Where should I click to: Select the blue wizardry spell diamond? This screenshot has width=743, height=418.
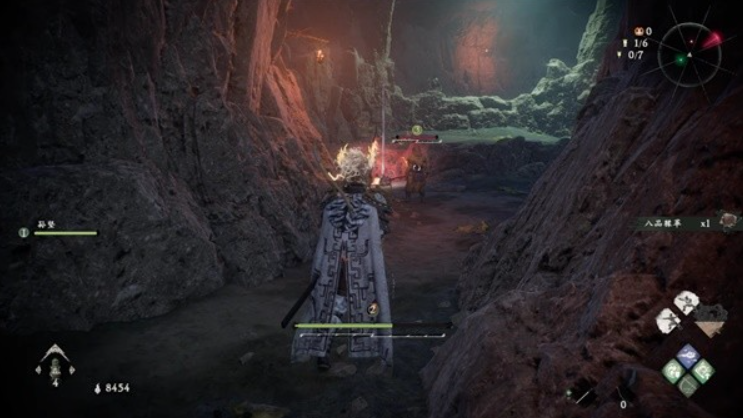click(x=687, y=356)
